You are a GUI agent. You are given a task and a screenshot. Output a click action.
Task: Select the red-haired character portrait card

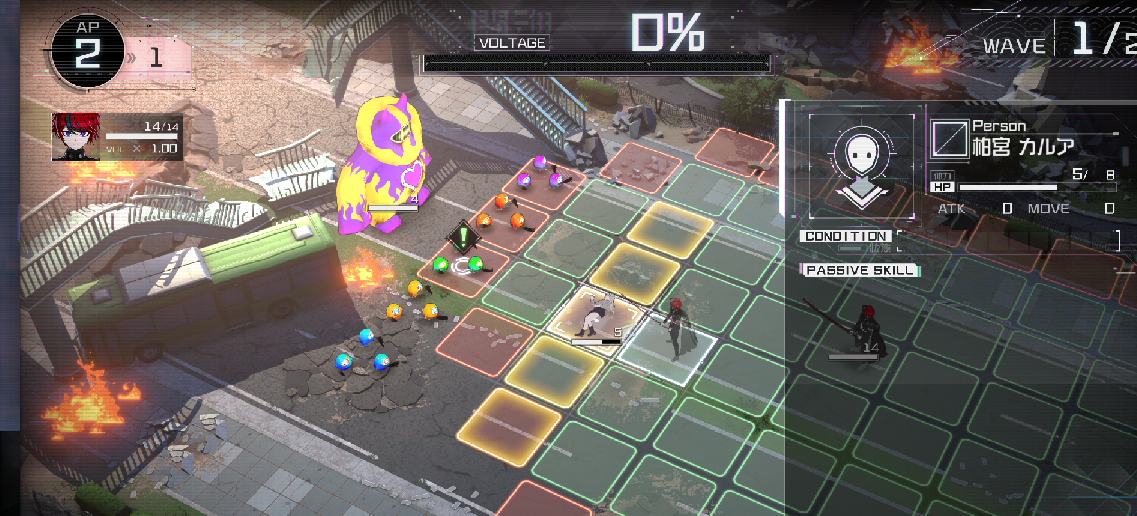tap(116, 137)
